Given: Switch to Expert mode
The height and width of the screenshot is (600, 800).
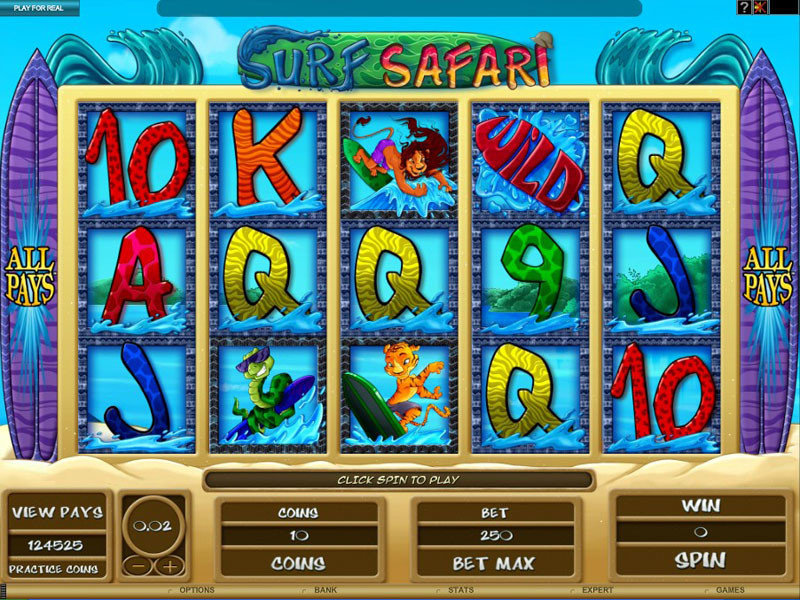Looking at the screenshot, I should pos(598,591).
